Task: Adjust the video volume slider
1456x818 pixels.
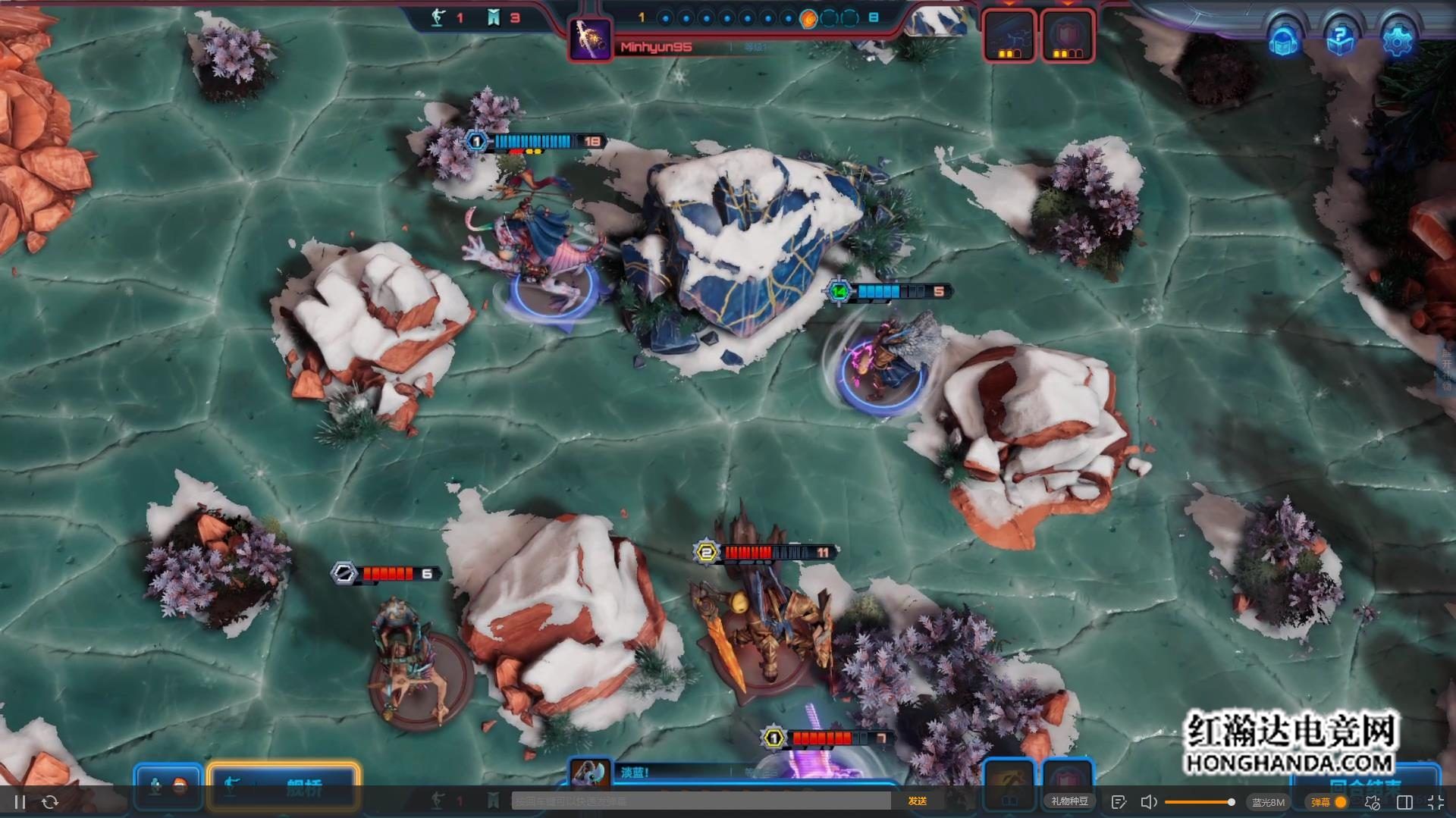Action: [1198, 802]
